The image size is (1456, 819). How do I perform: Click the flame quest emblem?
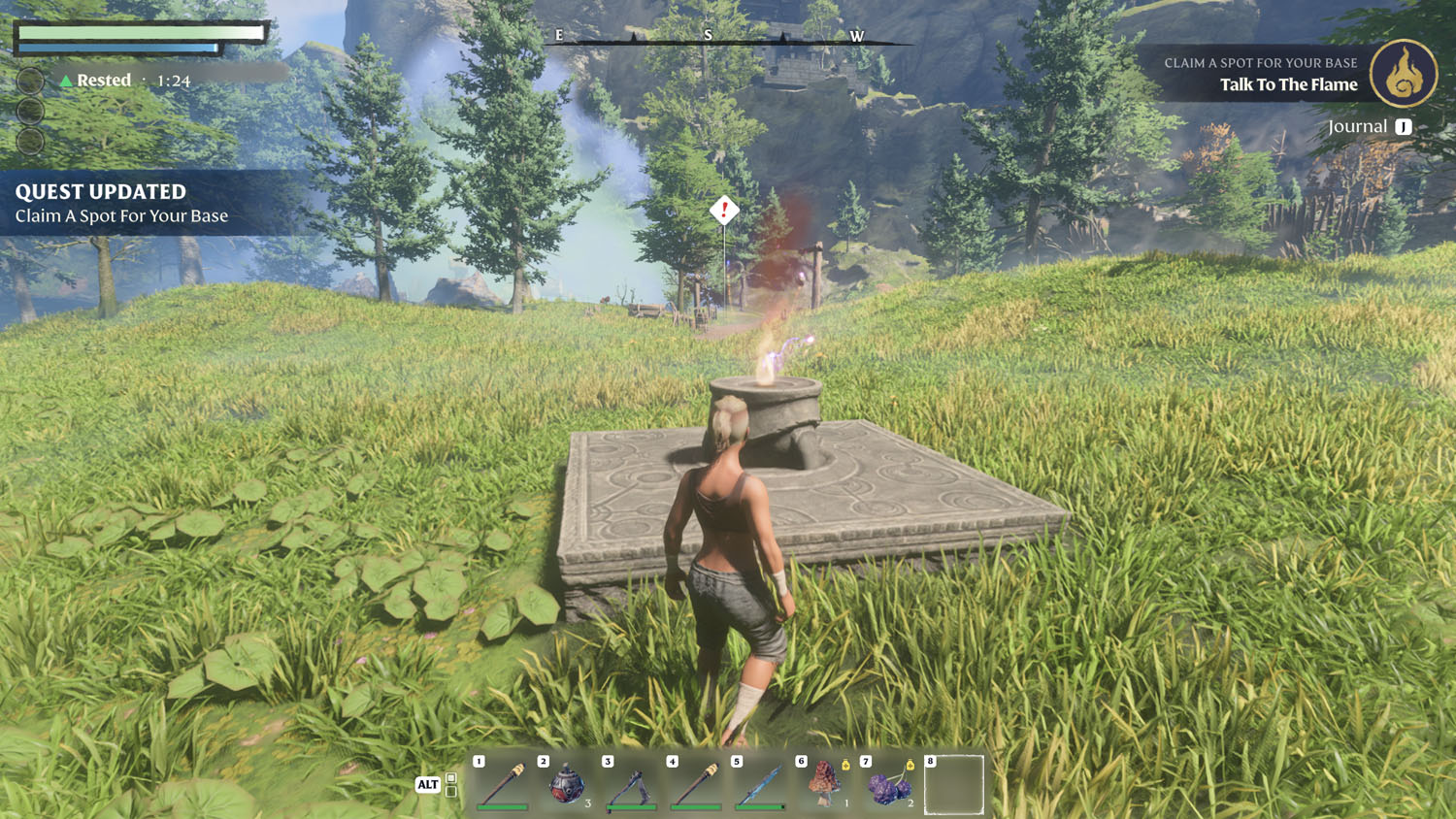pyautogui.click(x=1404, y=74)
